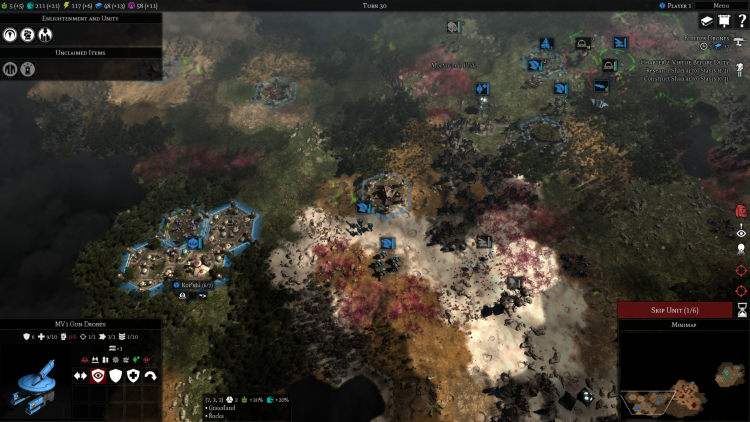Open the red backpack icon on right edge
This screenshot has height=422, width=750.
[741, 211]
